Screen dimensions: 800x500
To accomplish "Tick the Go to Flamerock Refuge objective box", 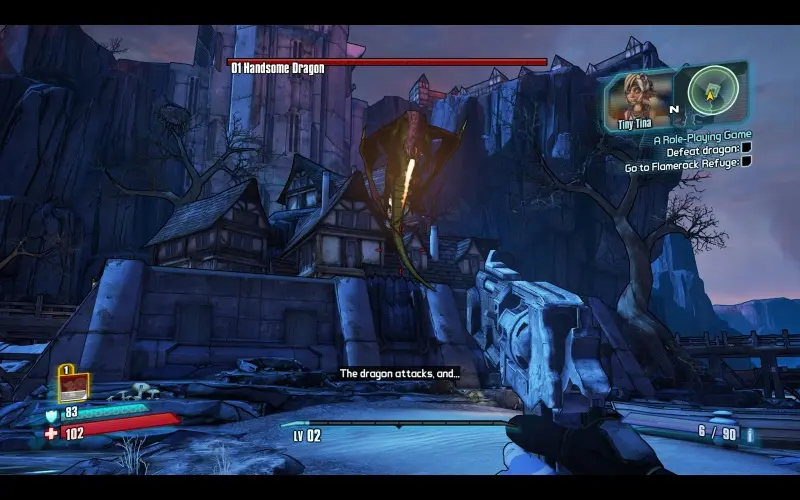I will [745, 162].
